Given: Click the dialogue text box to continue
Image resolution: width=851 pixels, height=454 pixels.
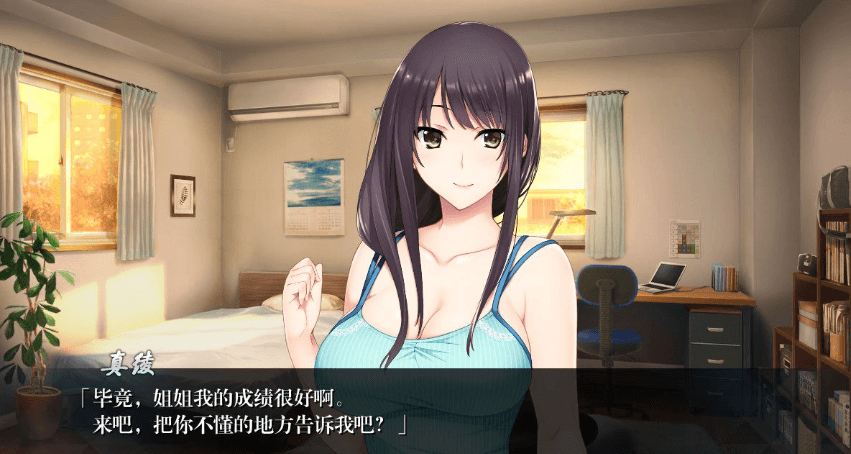Looking at the screenshot, I should click(425, 412).
